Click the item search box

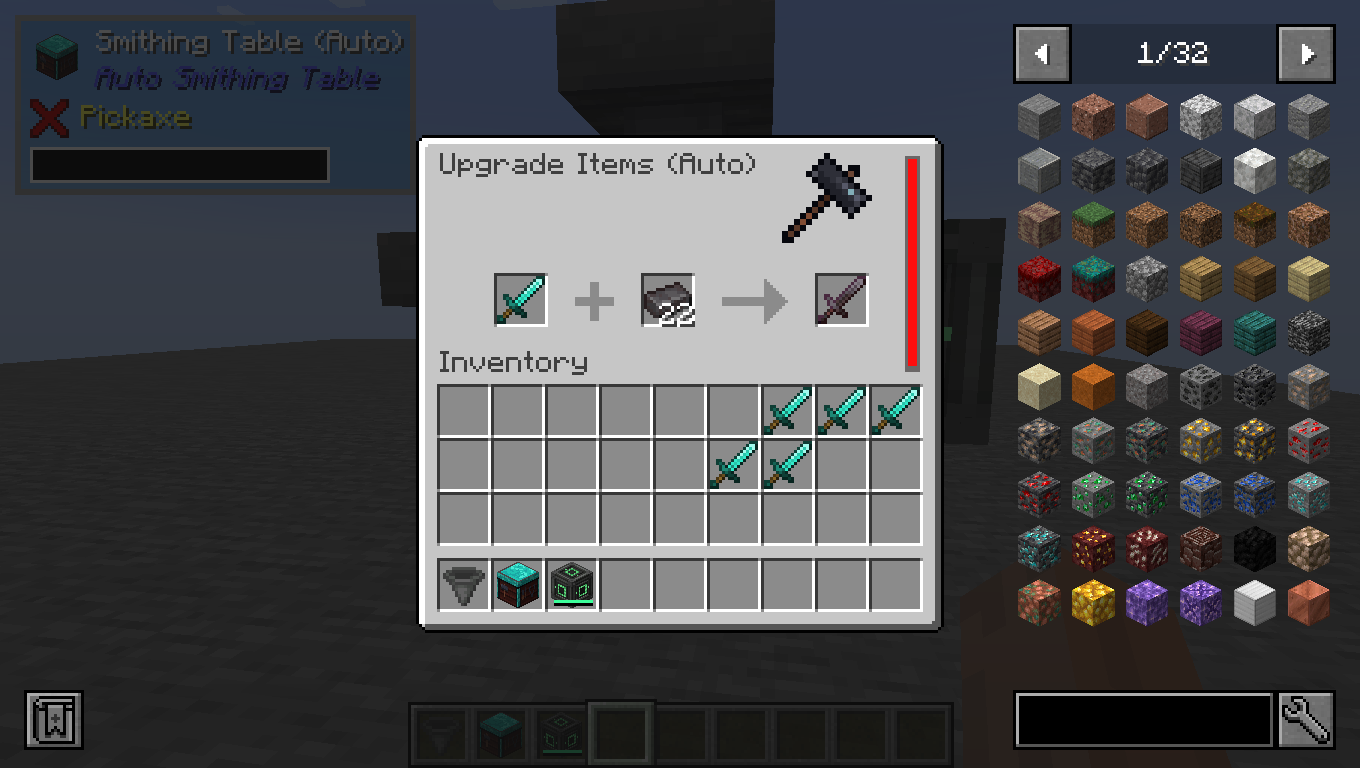1143,719
